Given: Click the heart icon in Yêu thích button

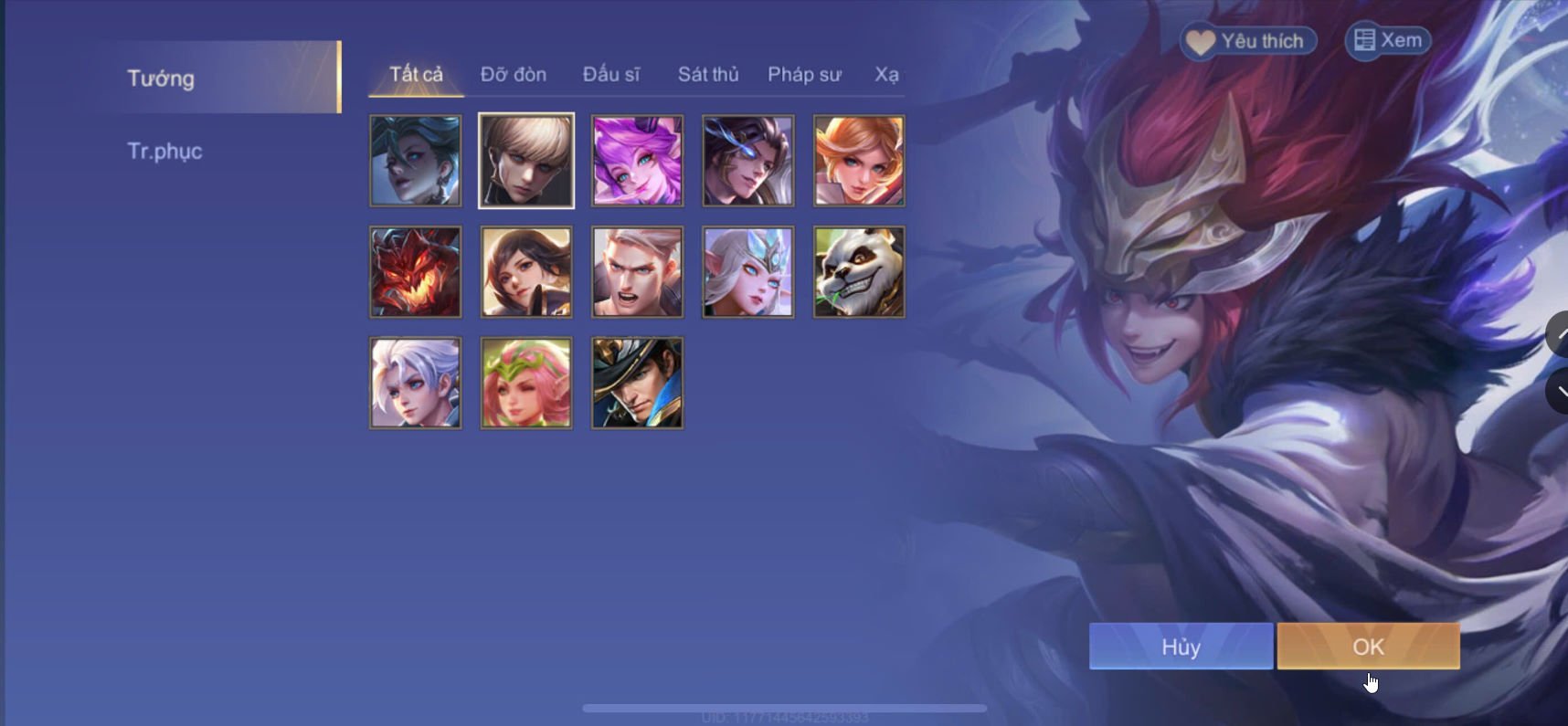Looking at the screenshot, I should point(1199,40).
